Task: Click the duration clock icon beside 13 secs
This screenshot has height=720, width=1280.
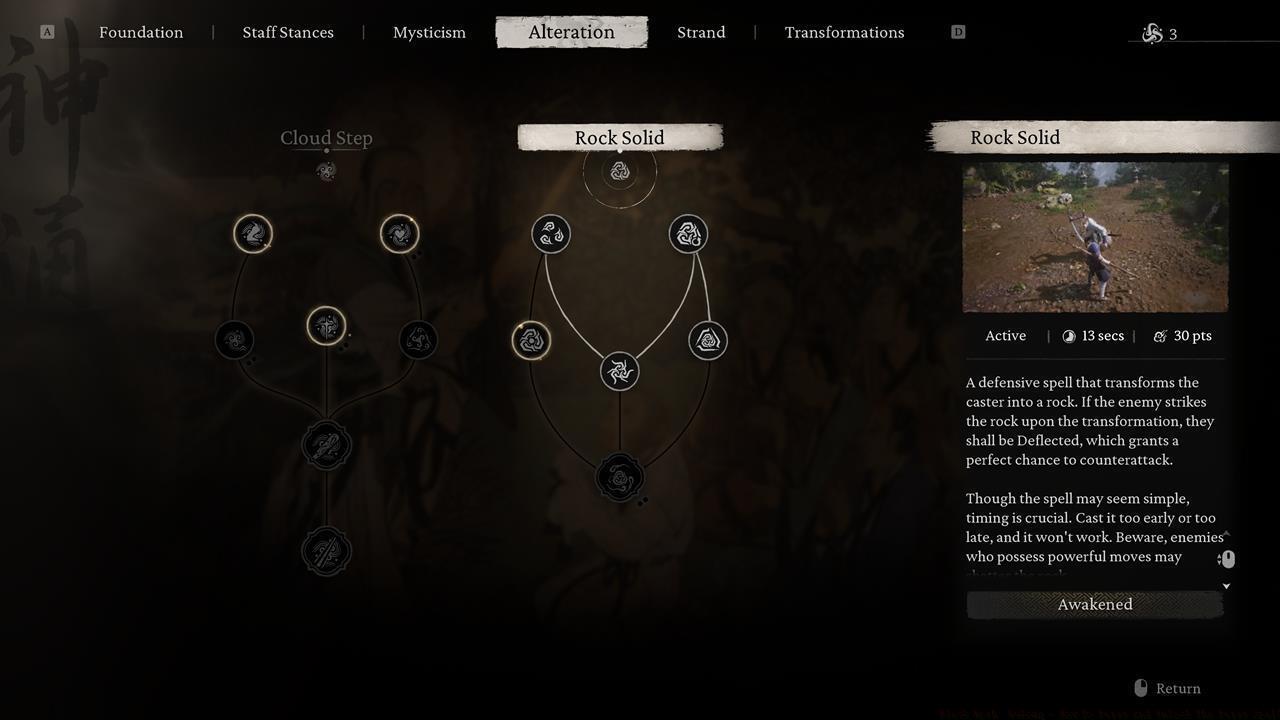Action: tap(1069, 335)
